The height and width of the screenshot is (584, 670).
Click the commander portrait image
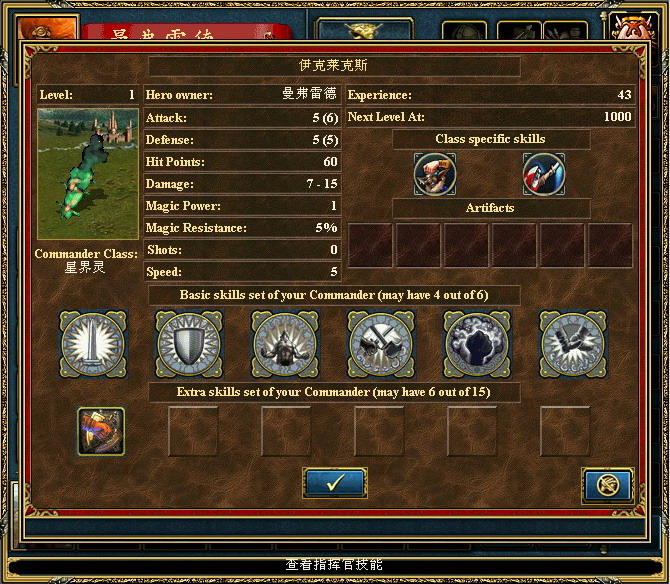click(x=88, y=174)
